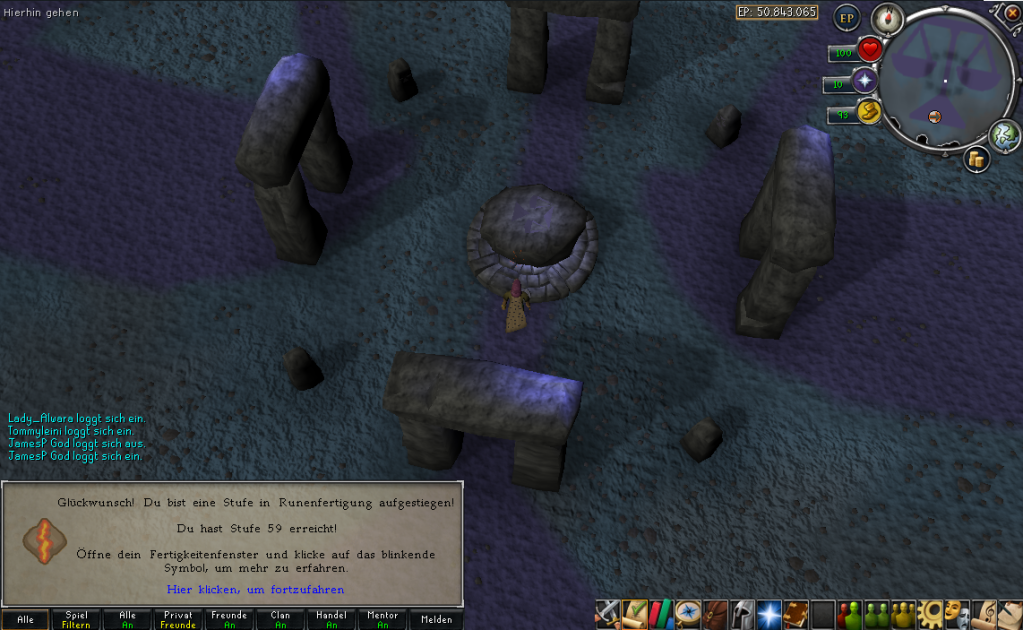Open the helmet equipment tab
Image resolution: width=1023 pixels, height=630 pixels.
742,612
